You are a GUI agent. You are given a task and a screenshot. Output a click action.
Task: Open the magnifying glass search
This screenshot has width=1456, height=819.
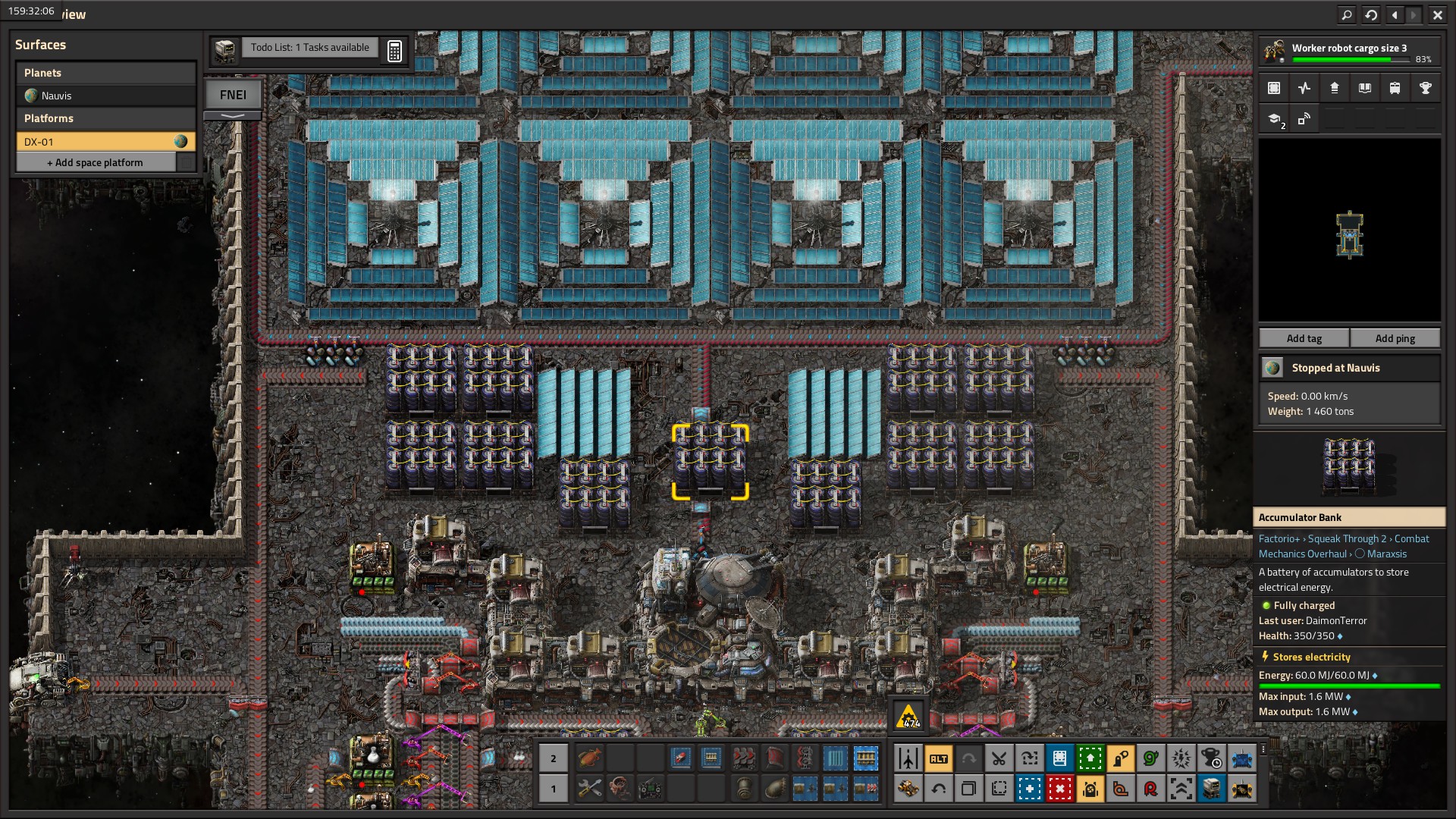coord(1347,14)
